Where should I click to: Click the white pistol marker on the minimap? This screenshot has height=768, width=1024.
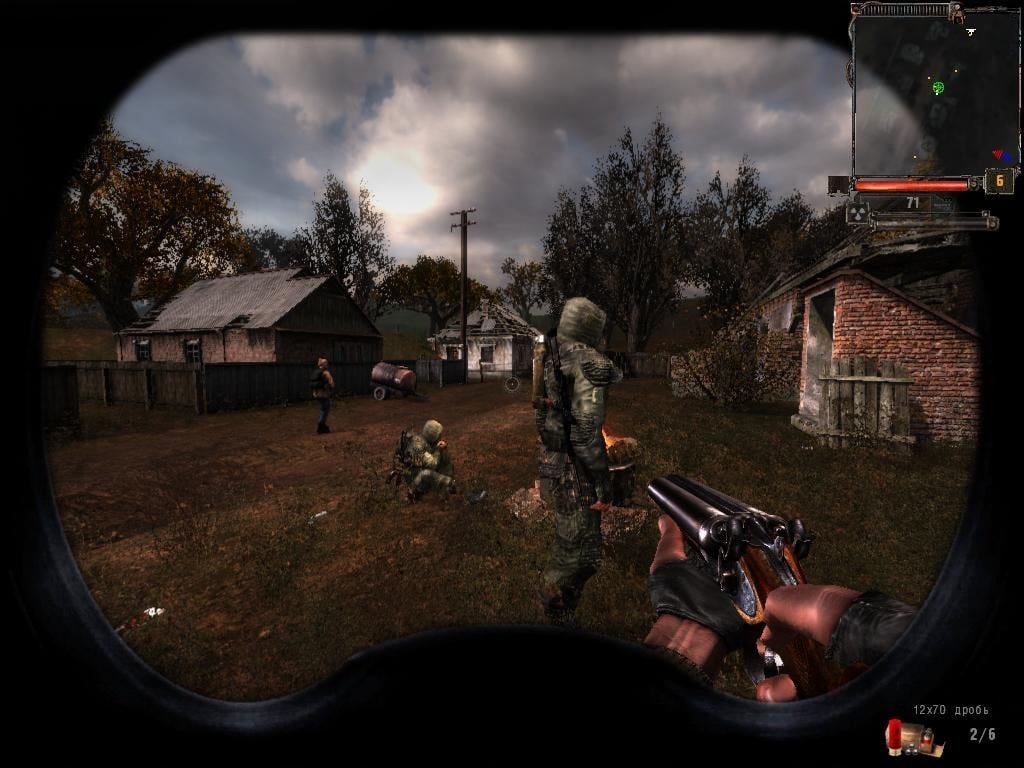970,32
